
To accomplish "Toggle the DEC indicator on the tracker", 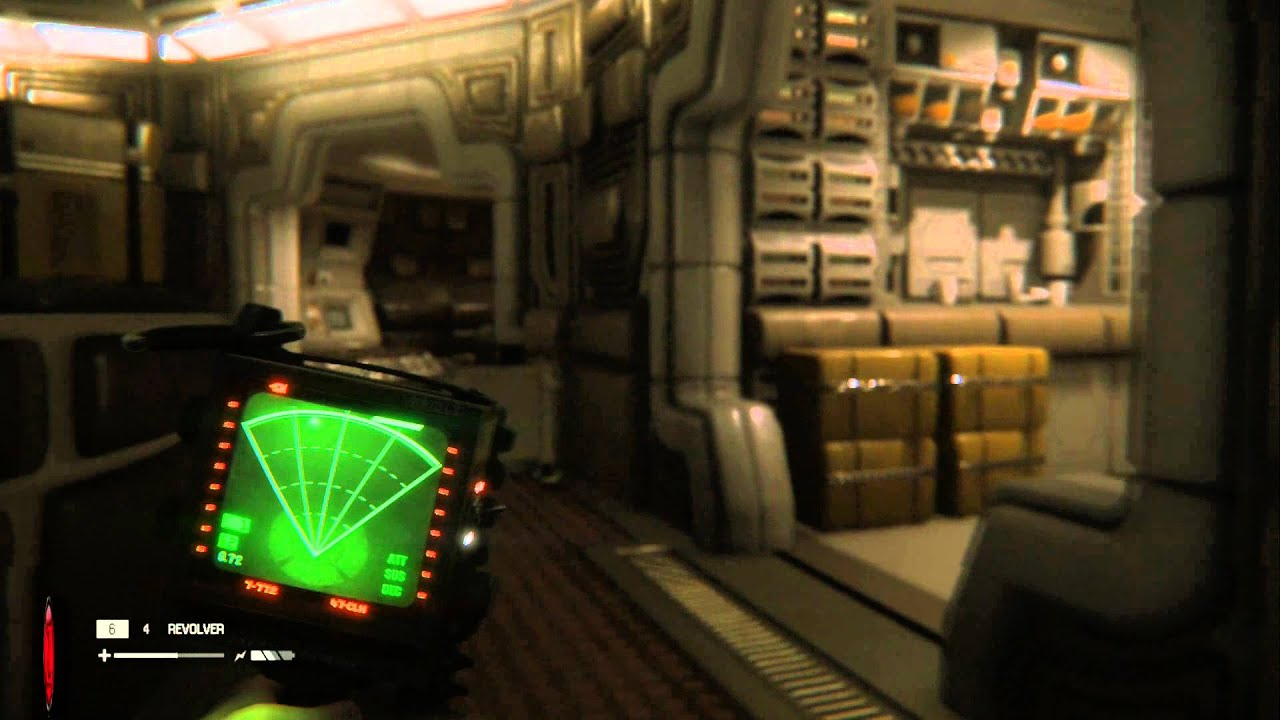I will coord(394,590).
